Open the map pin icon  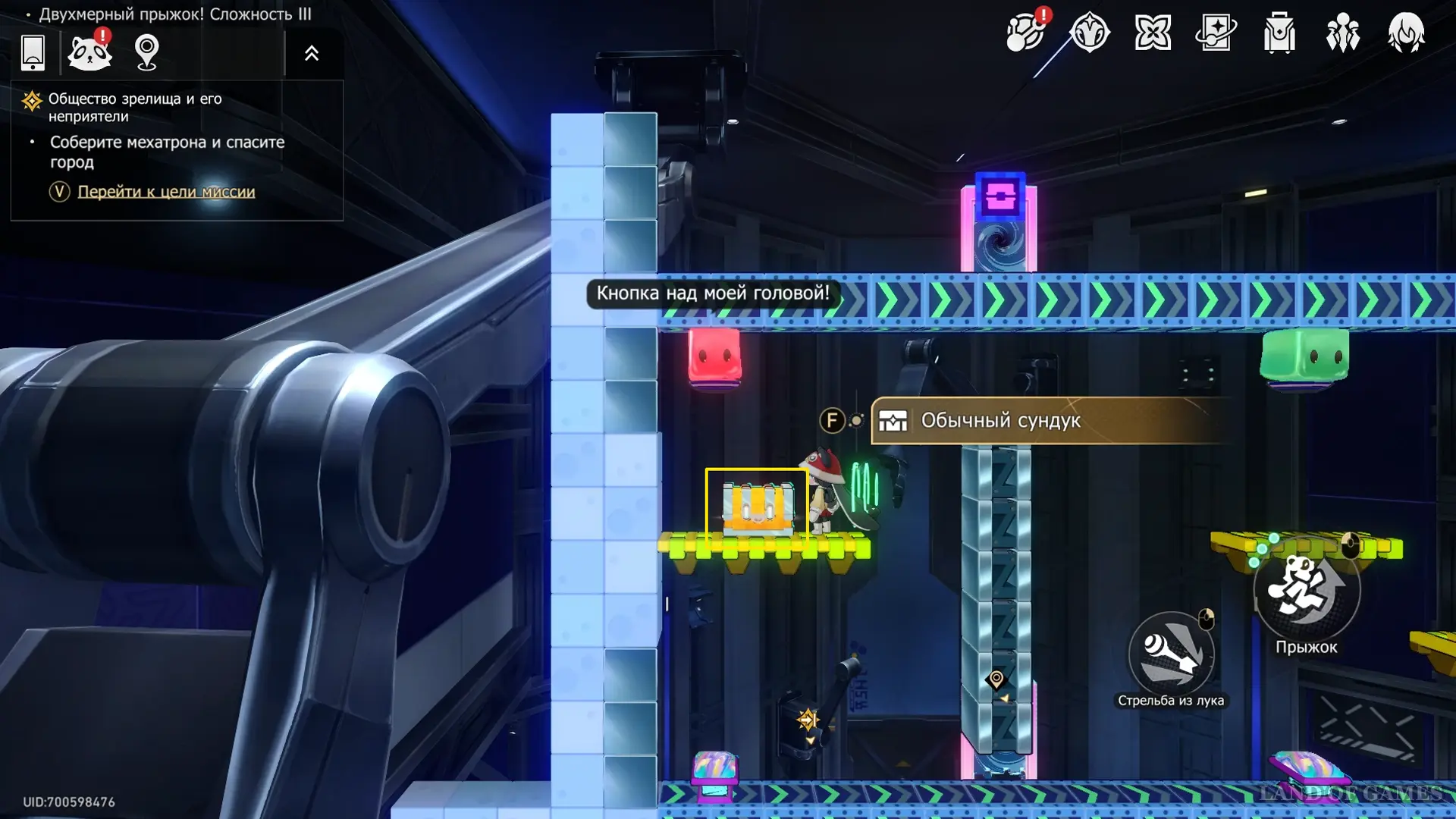tap(146, 52)
